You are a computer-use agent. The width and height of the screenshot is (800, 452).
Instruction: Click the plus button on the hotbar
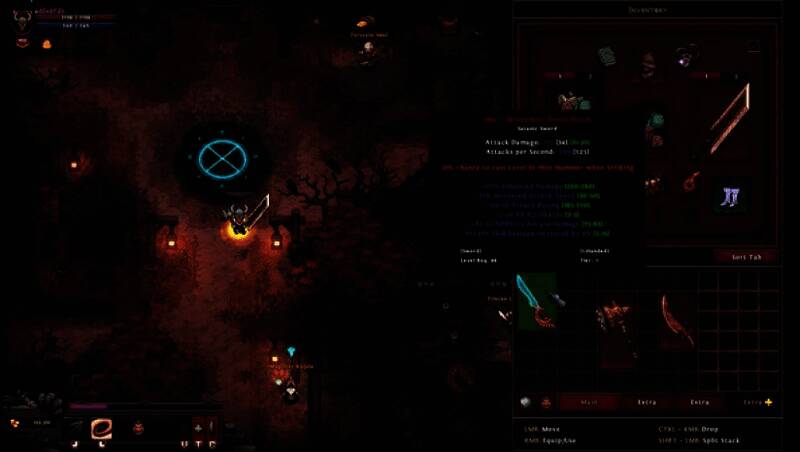coord(197,425)
